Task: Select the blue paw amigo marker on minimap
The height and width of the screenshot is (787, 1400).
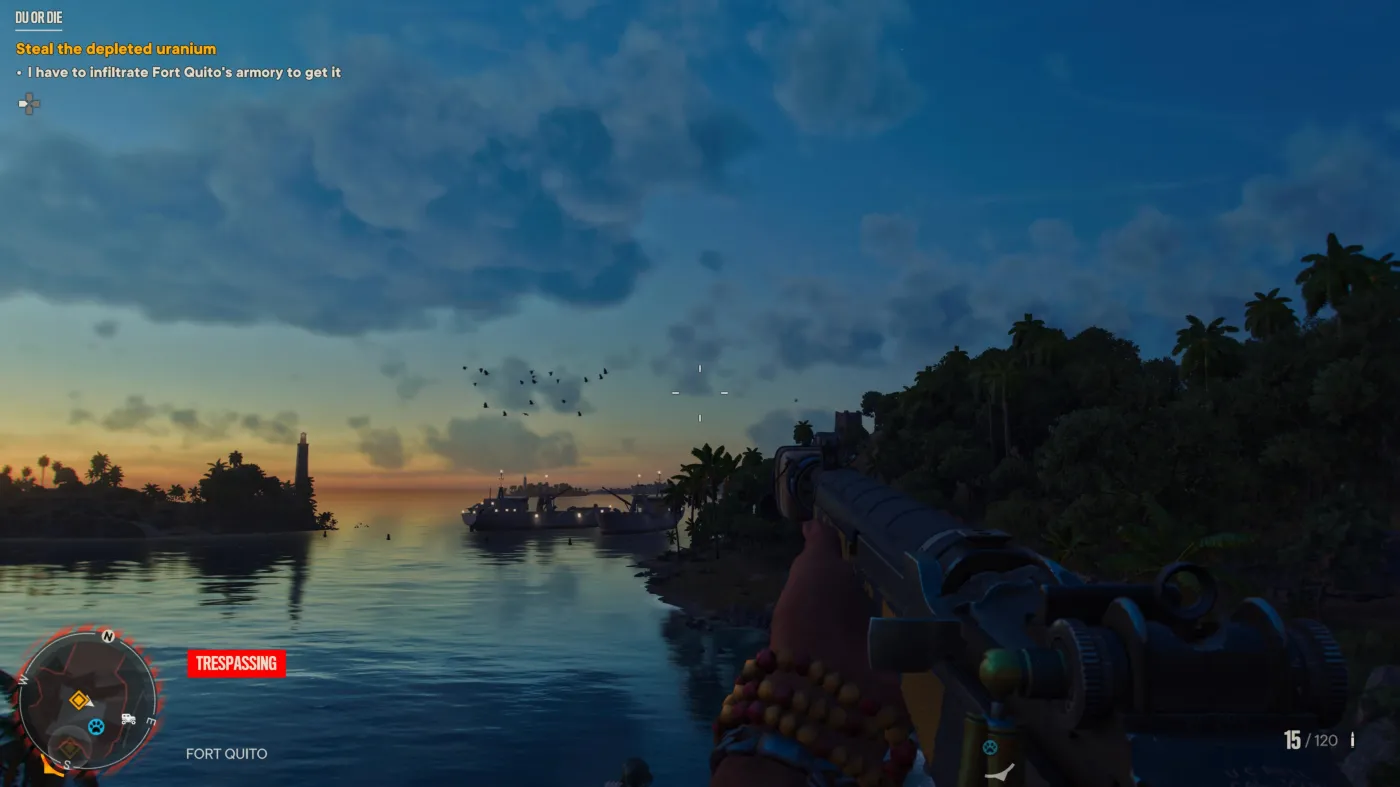Action: [96, 727]
